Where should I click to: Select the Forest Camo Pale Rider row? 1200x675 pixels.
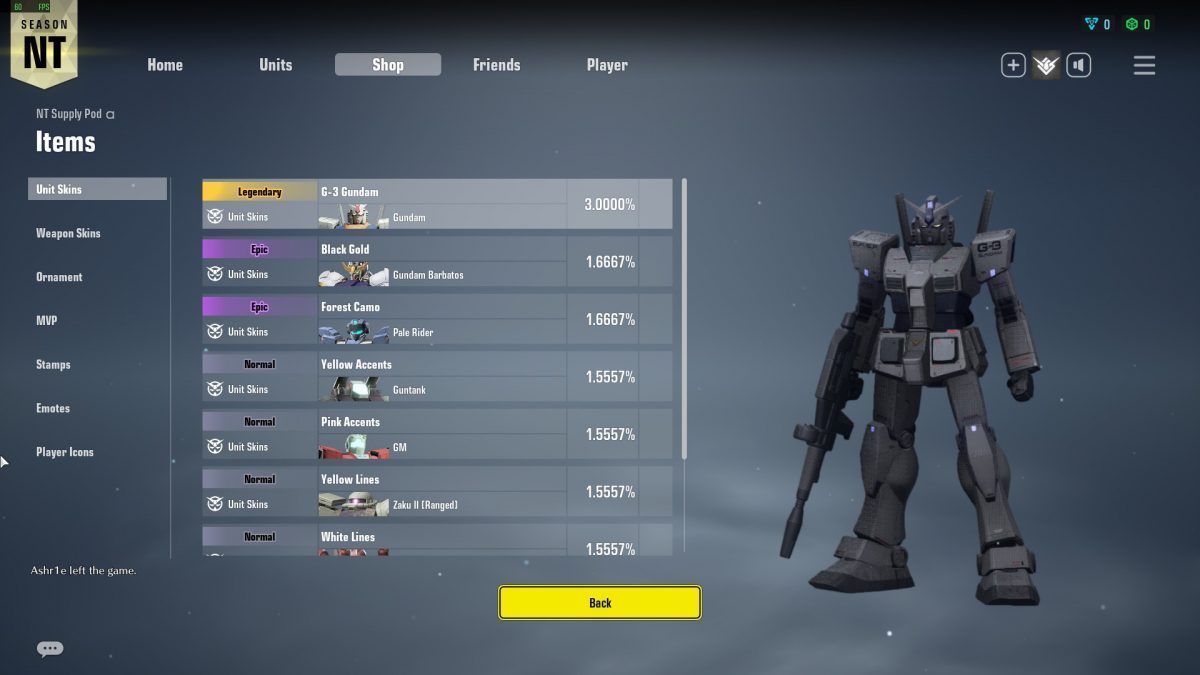coord(437,319)
